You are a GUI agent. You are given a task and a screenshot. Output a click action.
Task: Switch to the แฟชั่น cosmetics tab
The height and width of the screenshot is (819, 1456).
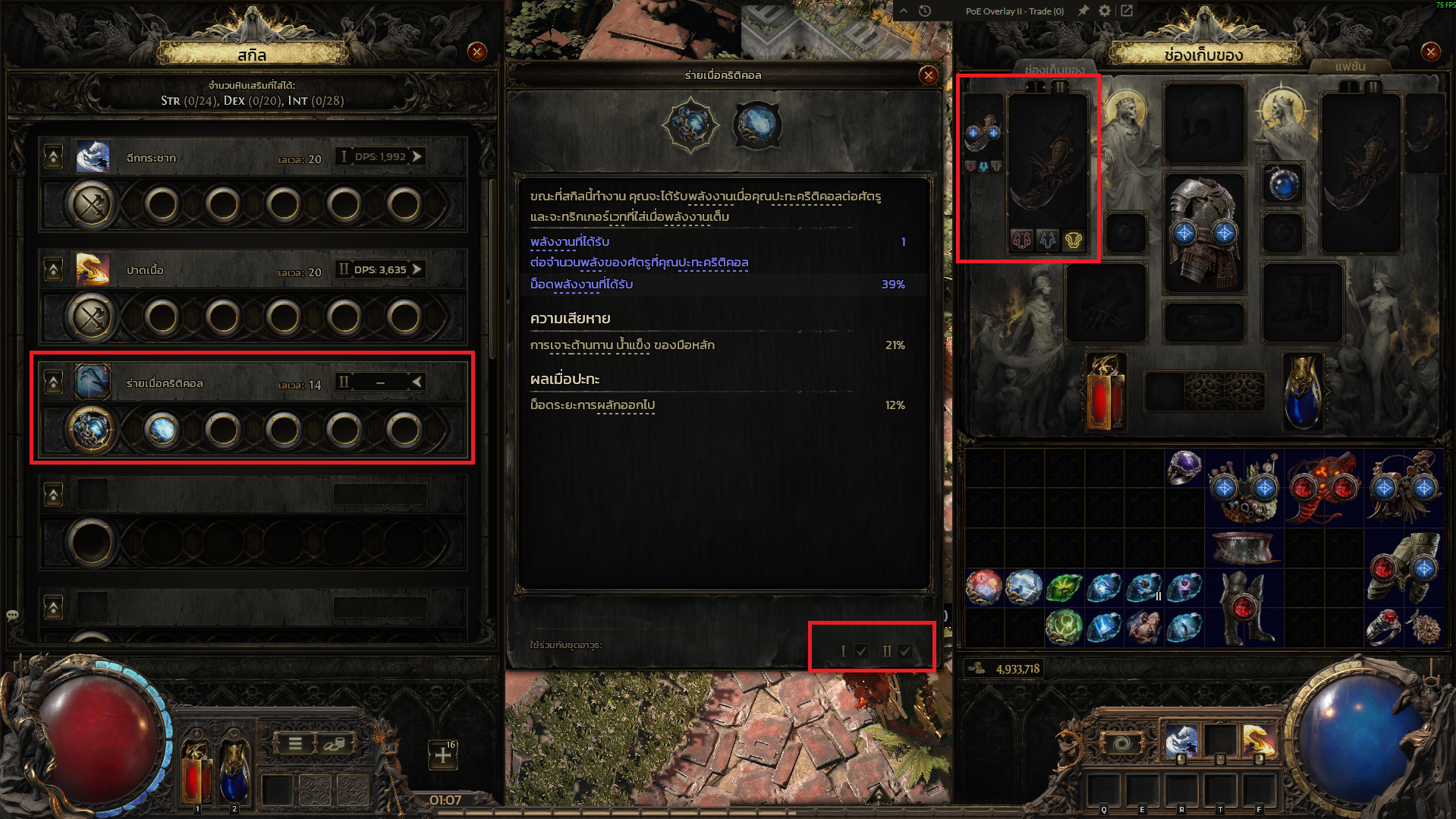(1350, 67)
